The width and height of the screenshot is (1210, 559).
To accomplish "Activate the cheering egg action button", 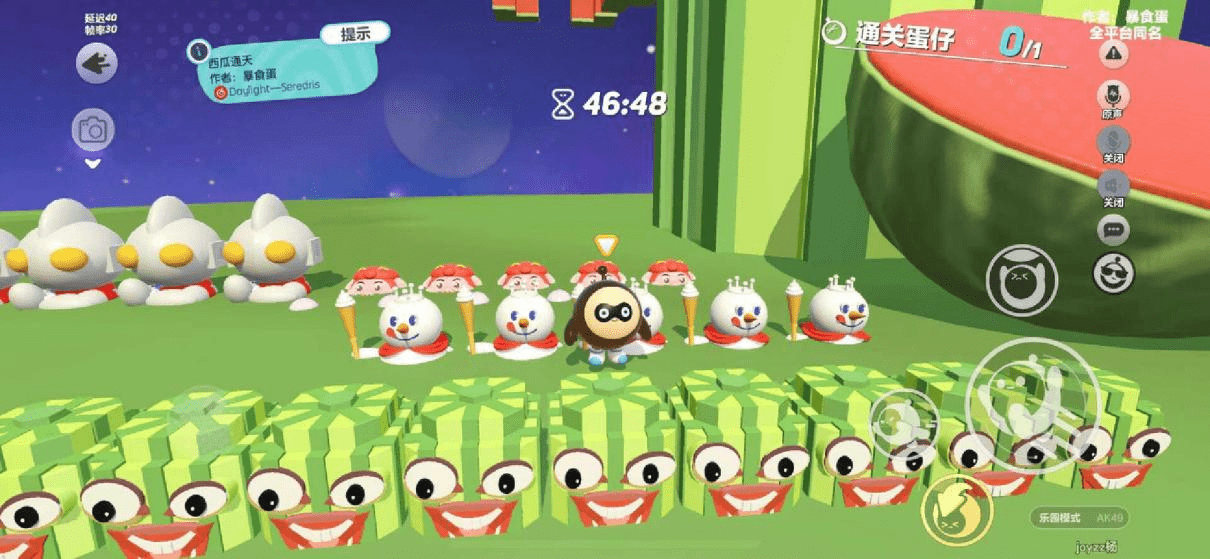I will tap(1021, 280).
